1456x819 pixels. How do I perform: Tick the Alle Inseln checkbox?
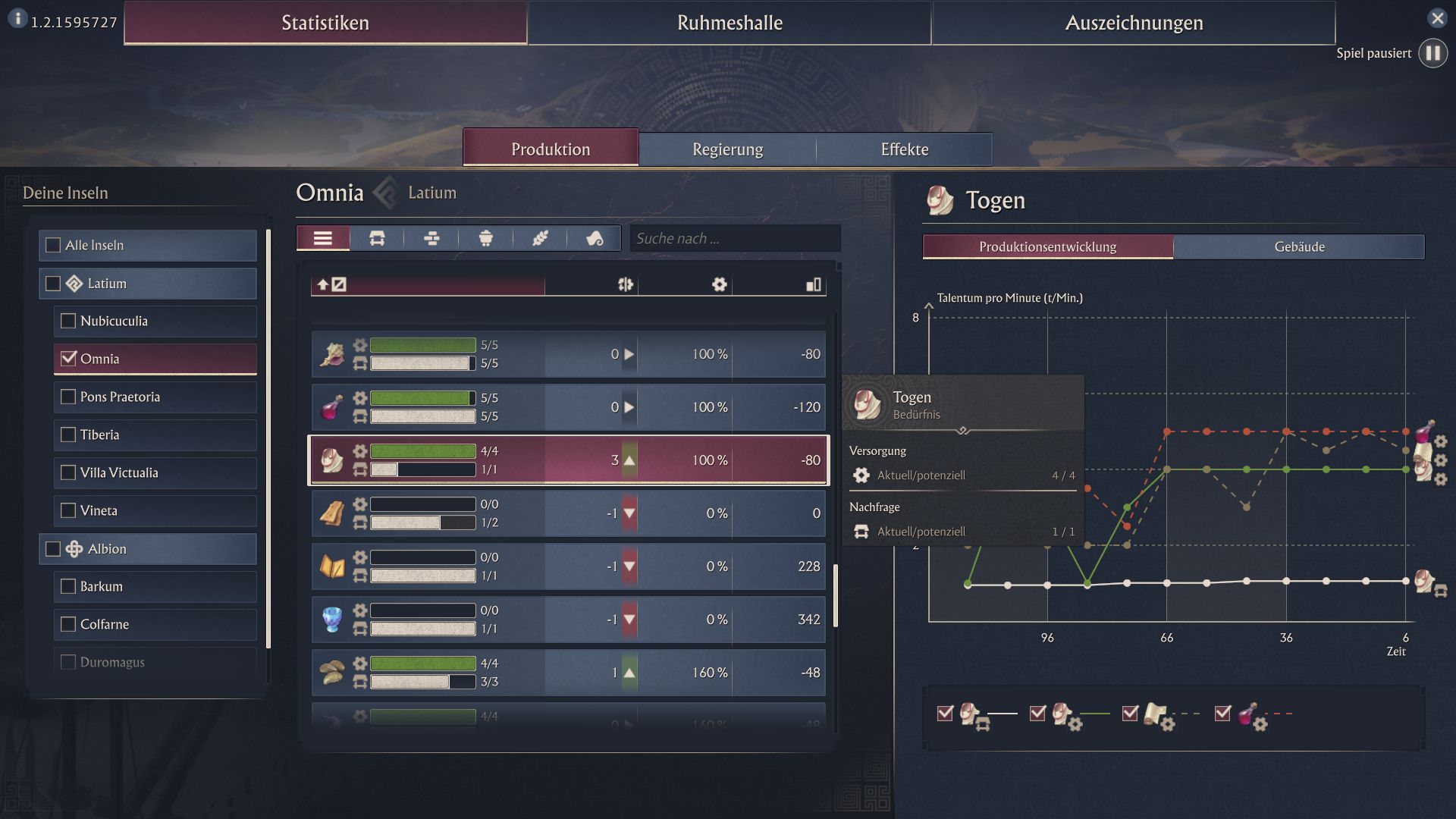[x=53, y=245]
